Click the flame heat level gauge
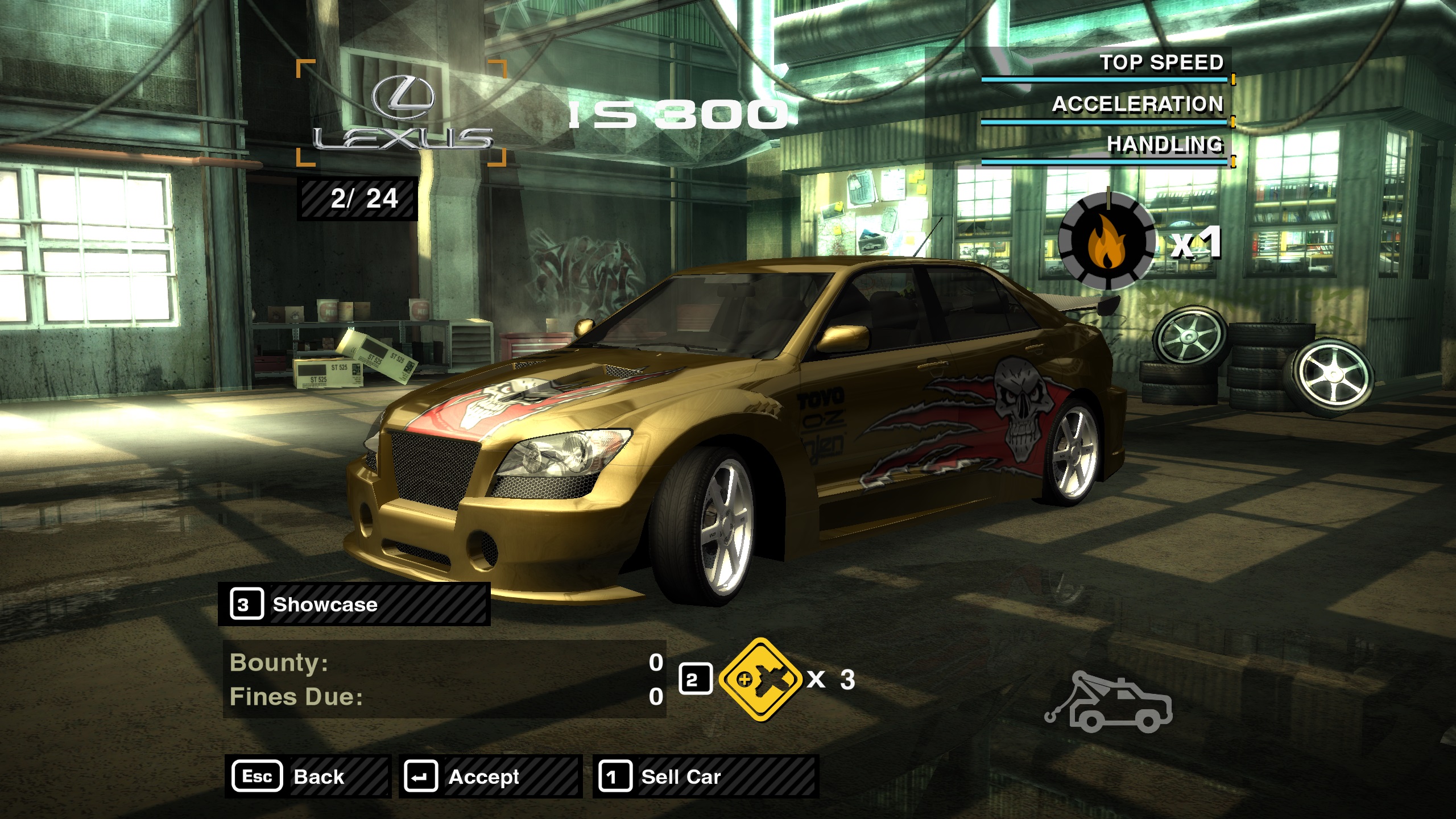 tap(1107, 242)
